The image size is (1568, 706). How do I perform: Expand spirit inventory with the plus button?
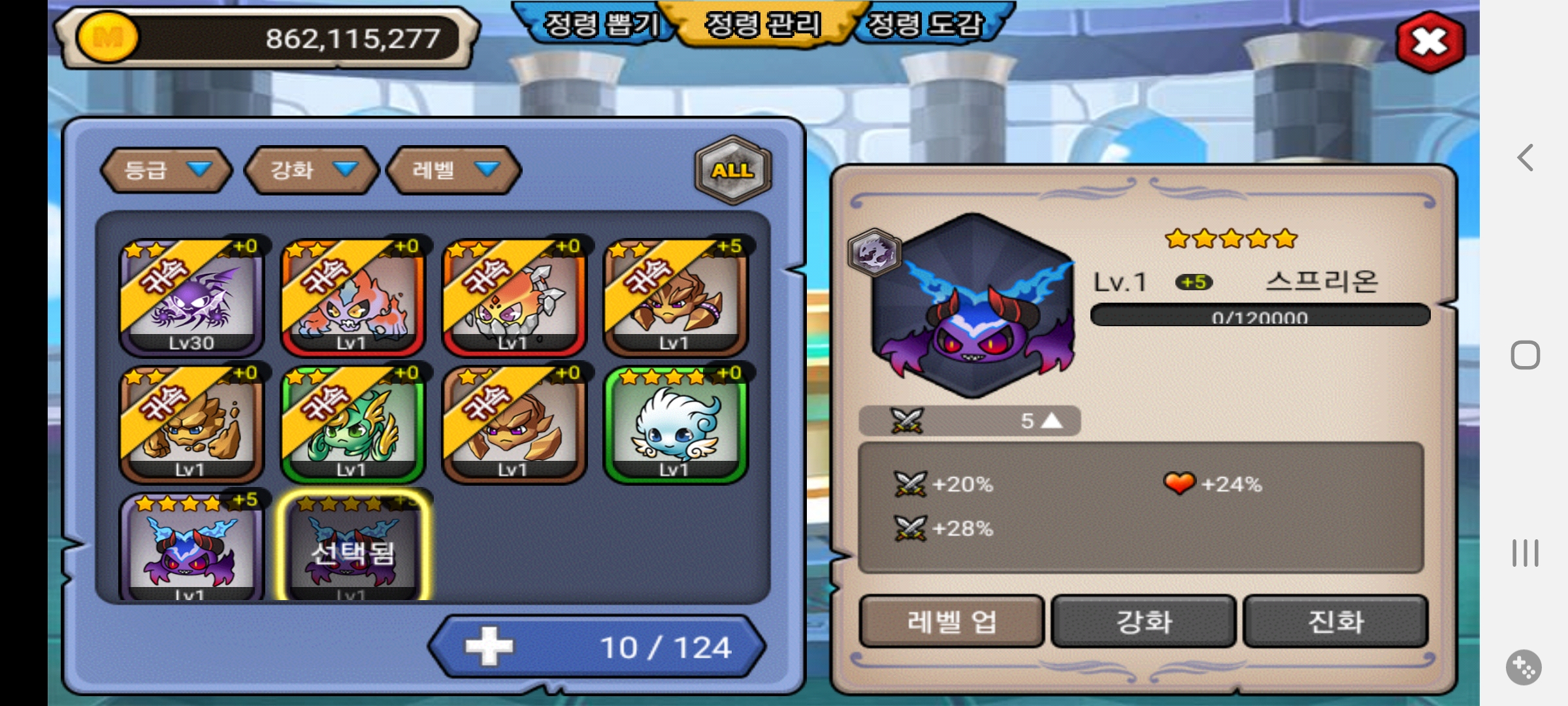[x=489, y=647]
